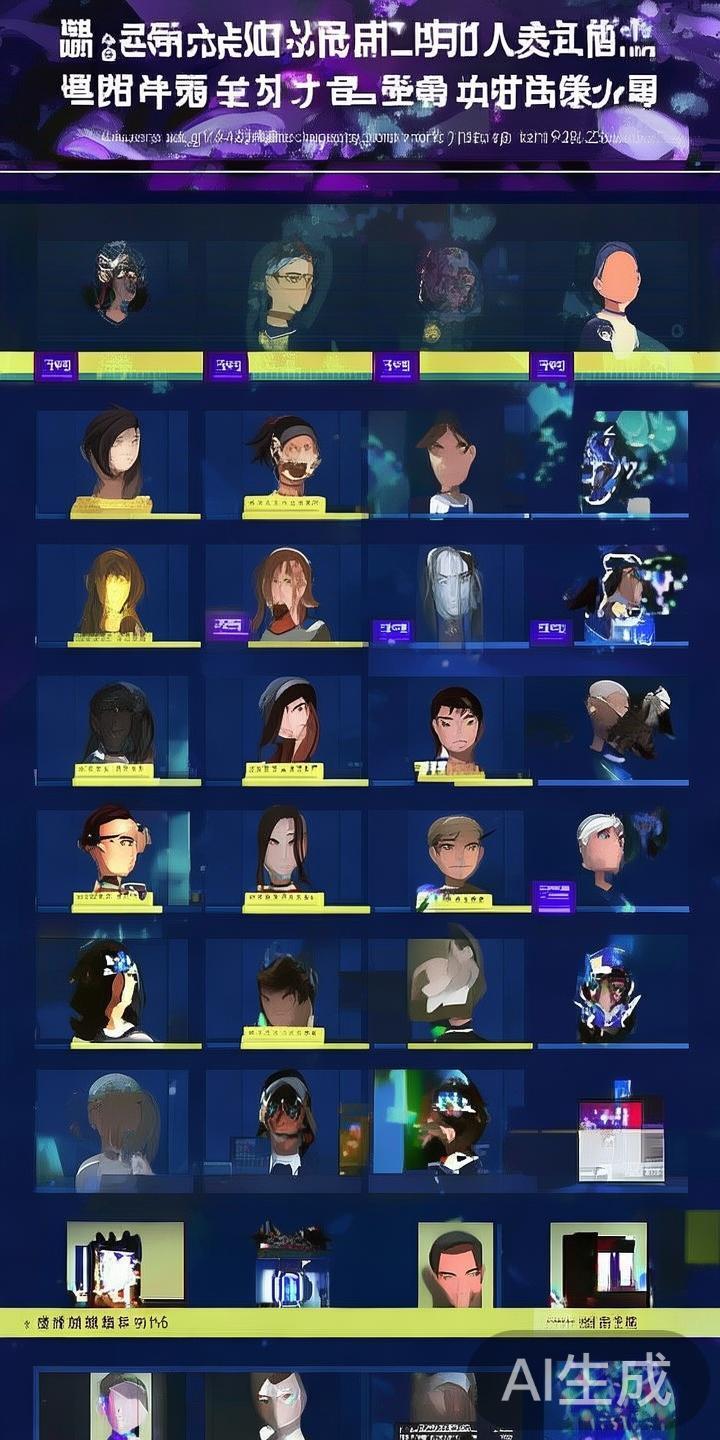Pick the white-haired character portrait
720x1440 pixels.
(603, 846)
